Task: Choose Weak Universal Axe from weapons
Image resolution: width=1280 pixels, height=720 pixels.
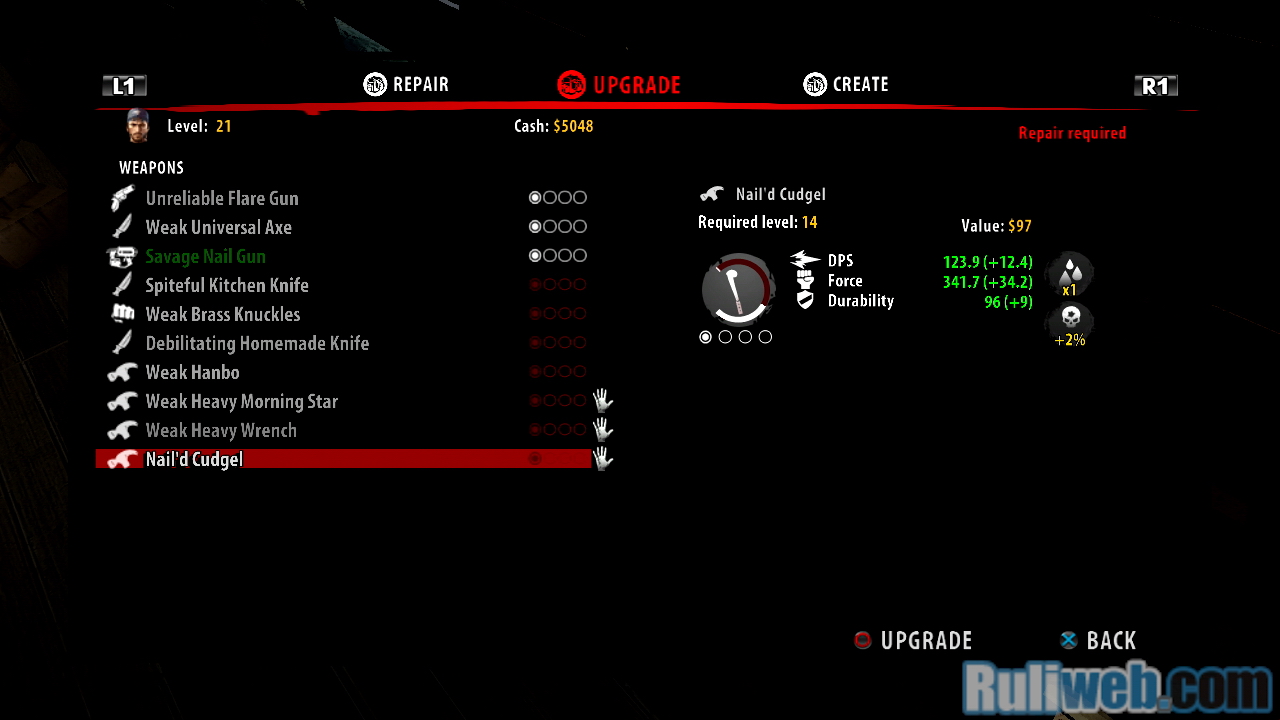Action: point(219,227)
